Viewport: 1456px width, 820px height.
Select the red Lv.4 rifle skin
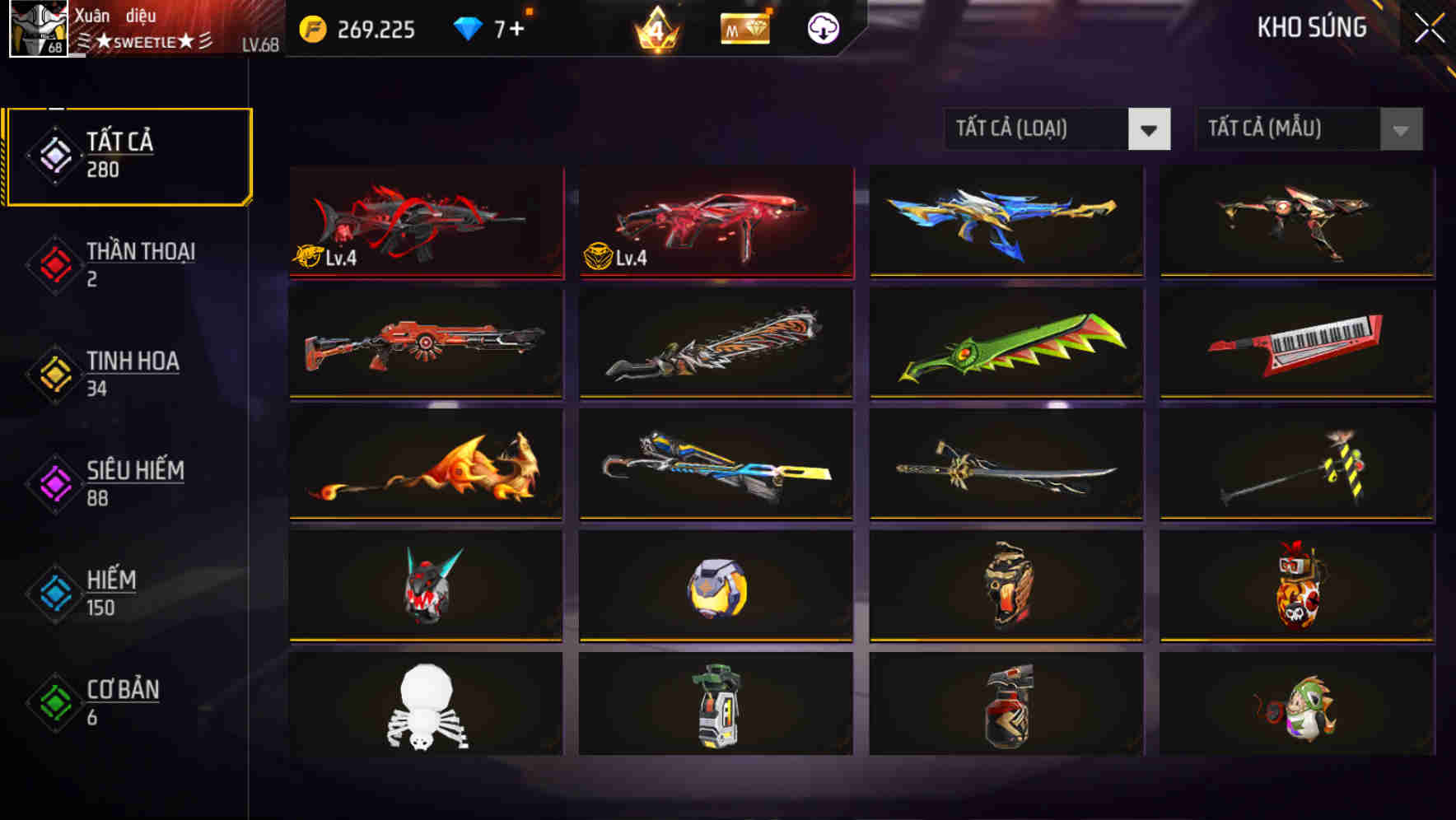point(425,222)
